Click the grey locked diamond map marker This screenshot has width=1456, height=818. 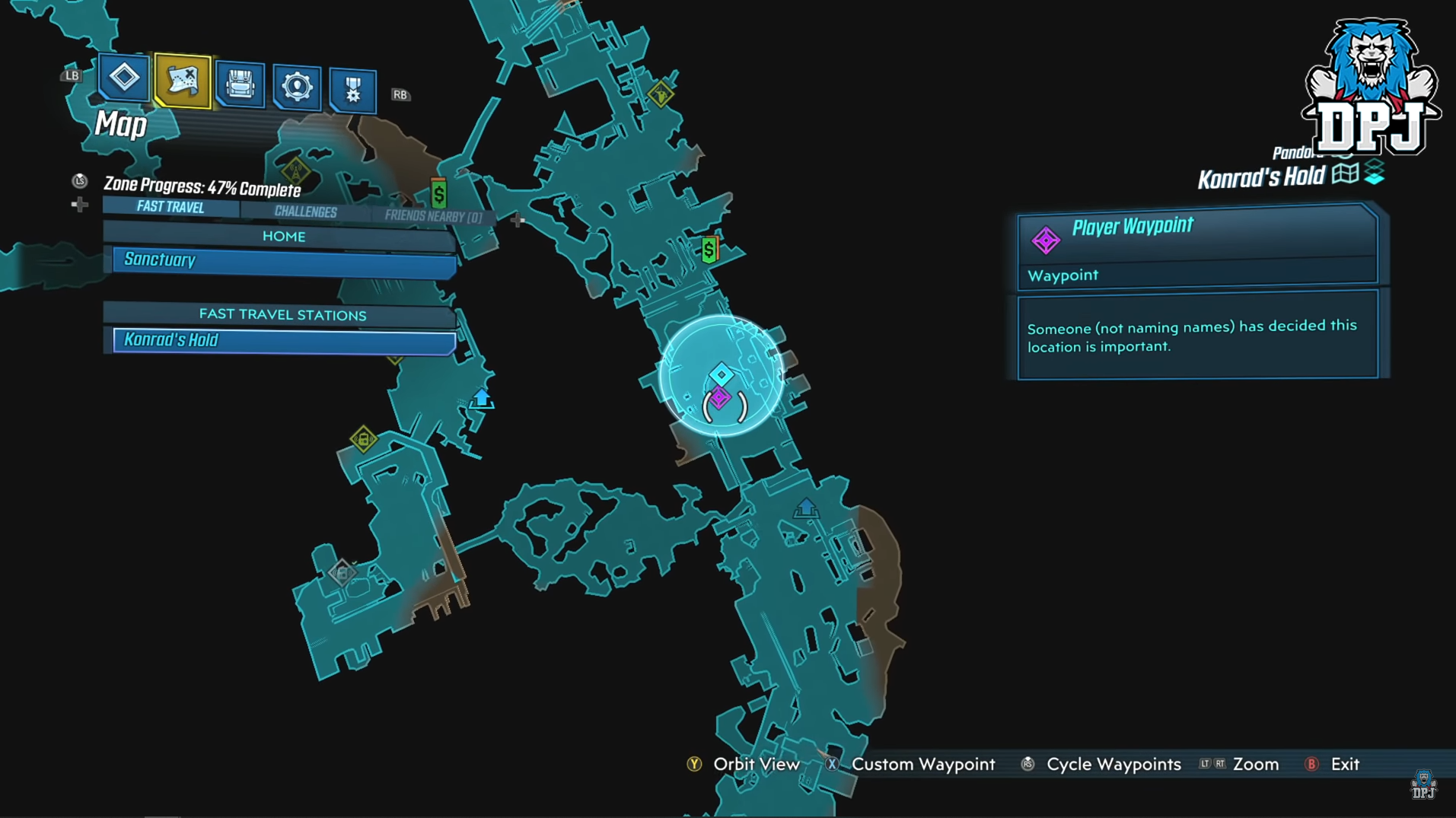pos(342,572)
